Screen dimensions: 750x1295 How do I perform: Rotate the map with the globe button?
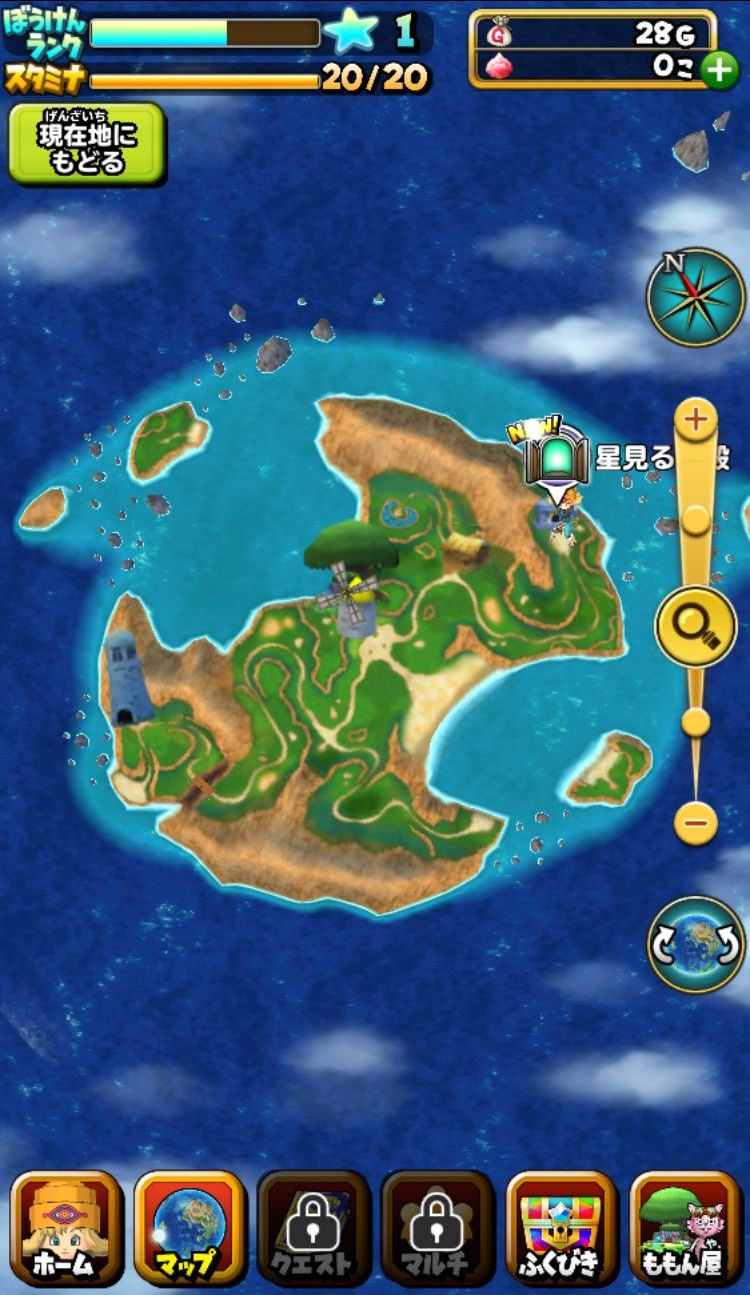(x=696, y=944)
